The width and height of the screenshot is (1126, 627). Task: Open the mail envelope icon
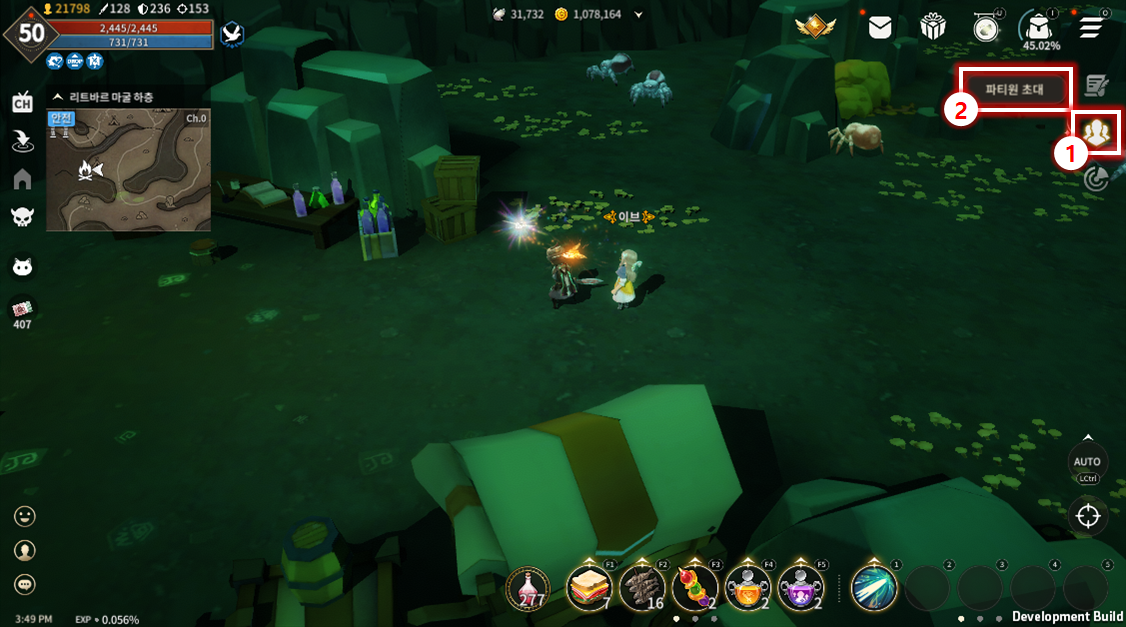pyautogui.click(x=880, y=28)
